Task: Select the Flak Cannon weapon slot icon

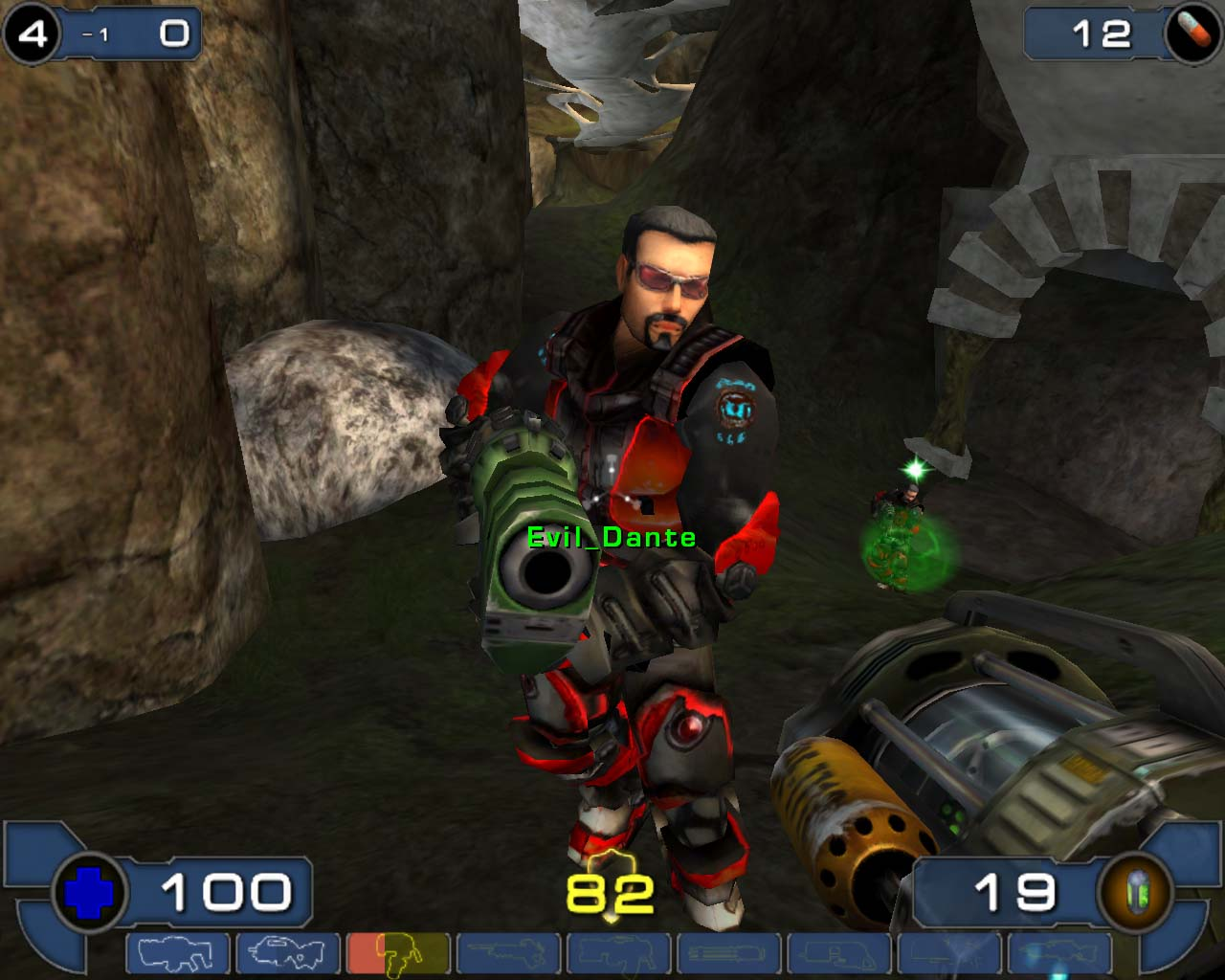Action: pos(837,955)
